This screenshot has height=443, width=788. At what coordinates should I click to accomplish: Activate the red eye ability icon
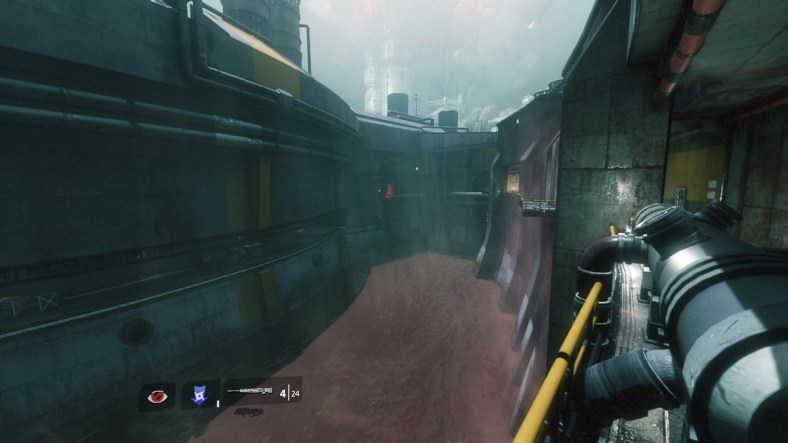pos(156,396)
